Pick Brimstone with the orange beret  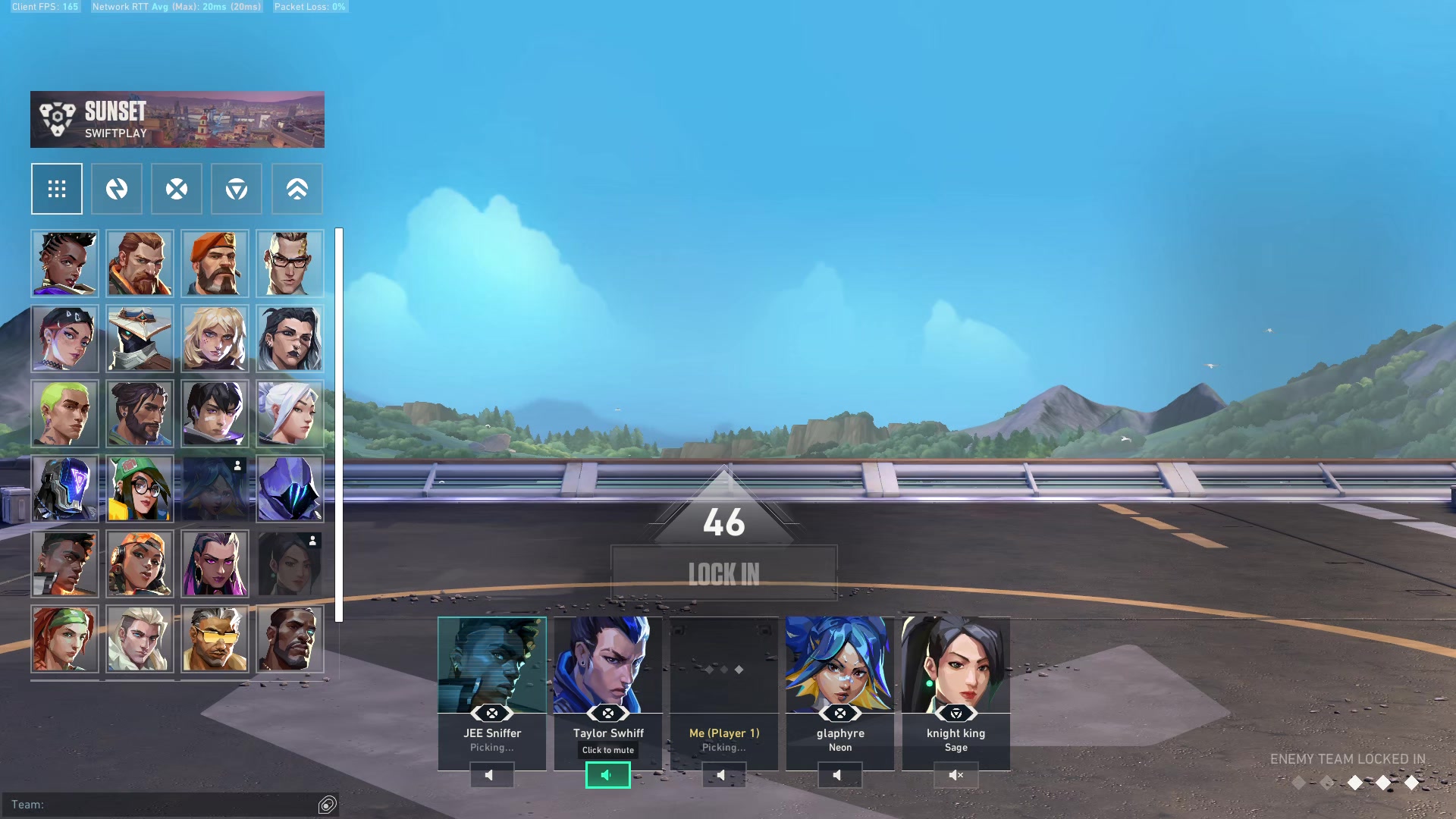[x=215, y=263]
